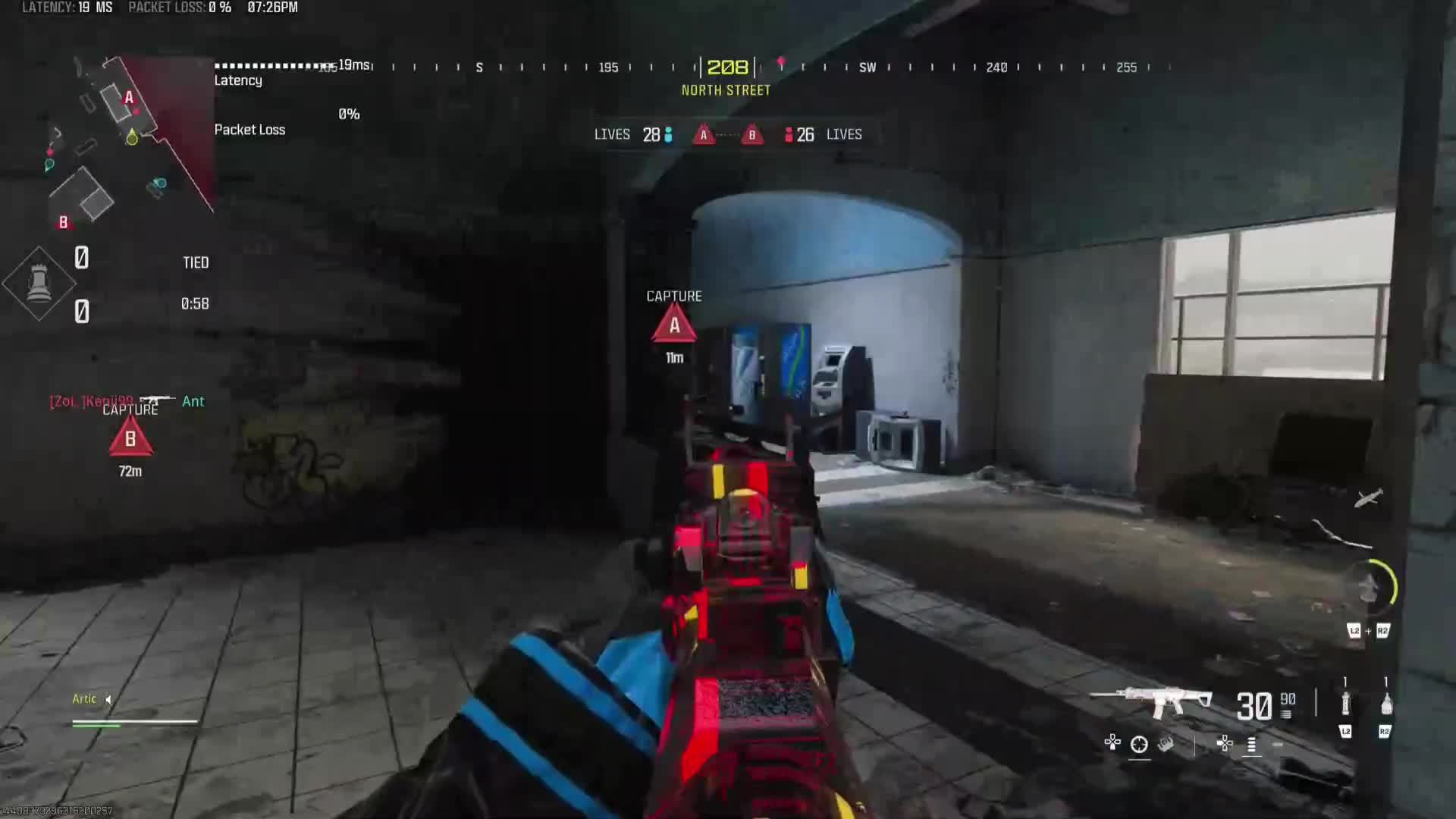Select the stacked-bars fire mode icon
This screenshot has width=1456, height=819.
[1251, 745]
